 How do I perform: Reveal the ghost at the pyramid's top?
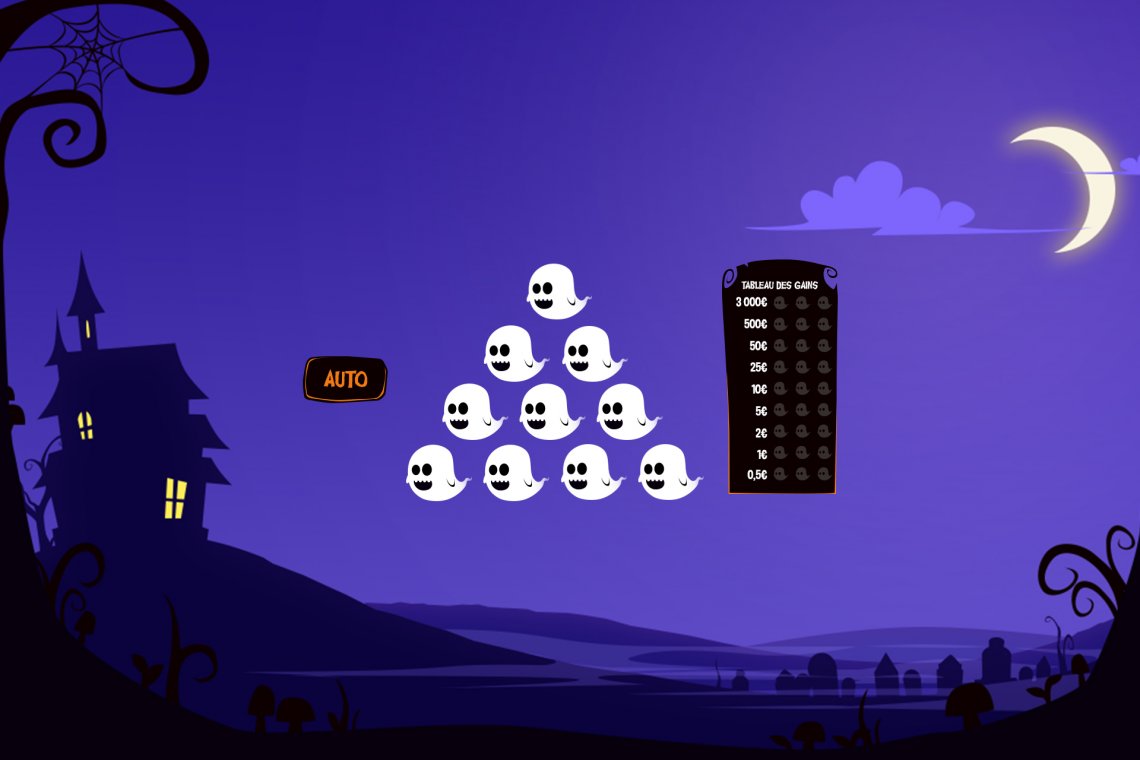pos(556,291)
